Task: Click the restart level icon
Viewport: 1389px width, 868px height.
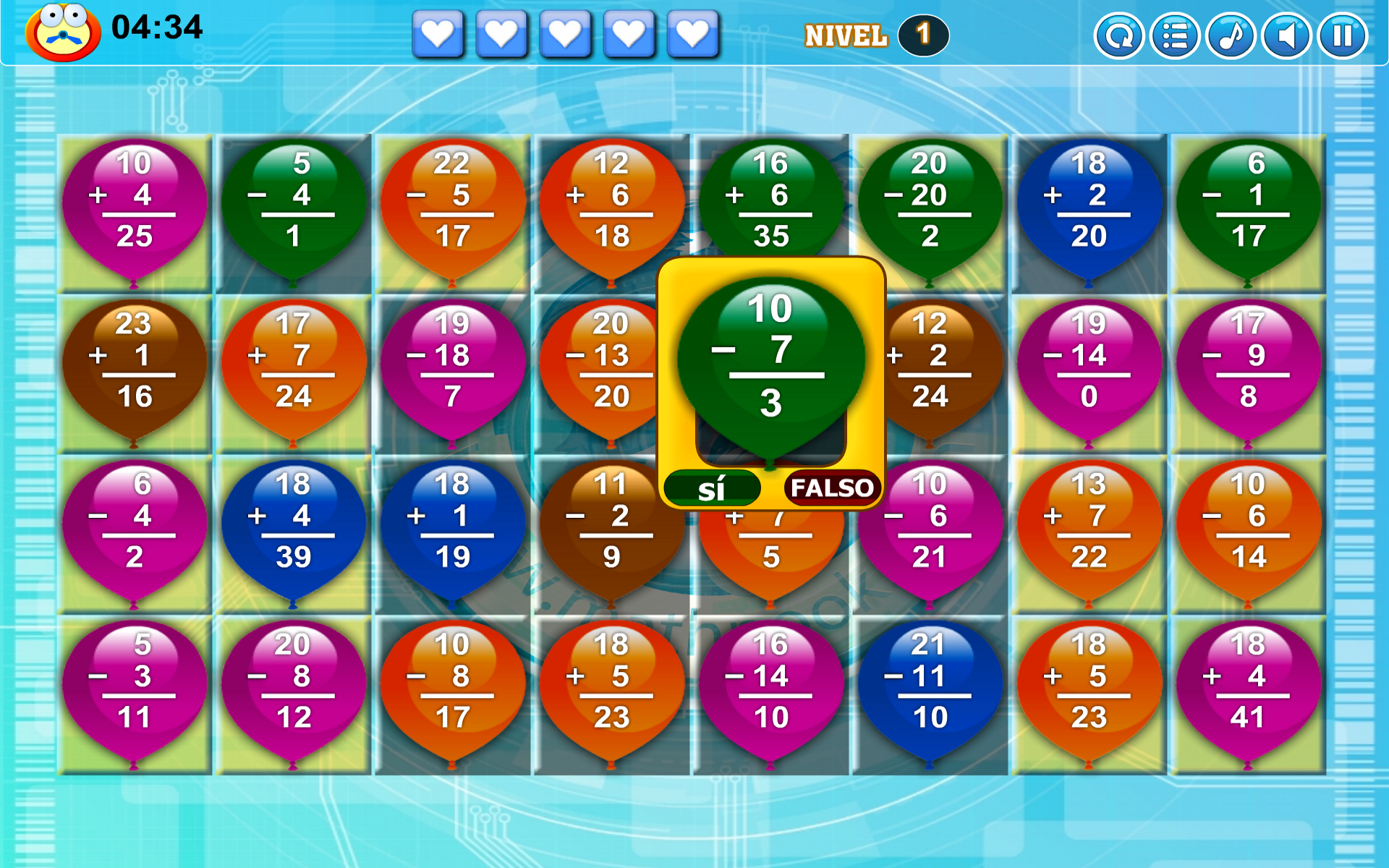Action: pyautogui.click(x=1119, y=35)
